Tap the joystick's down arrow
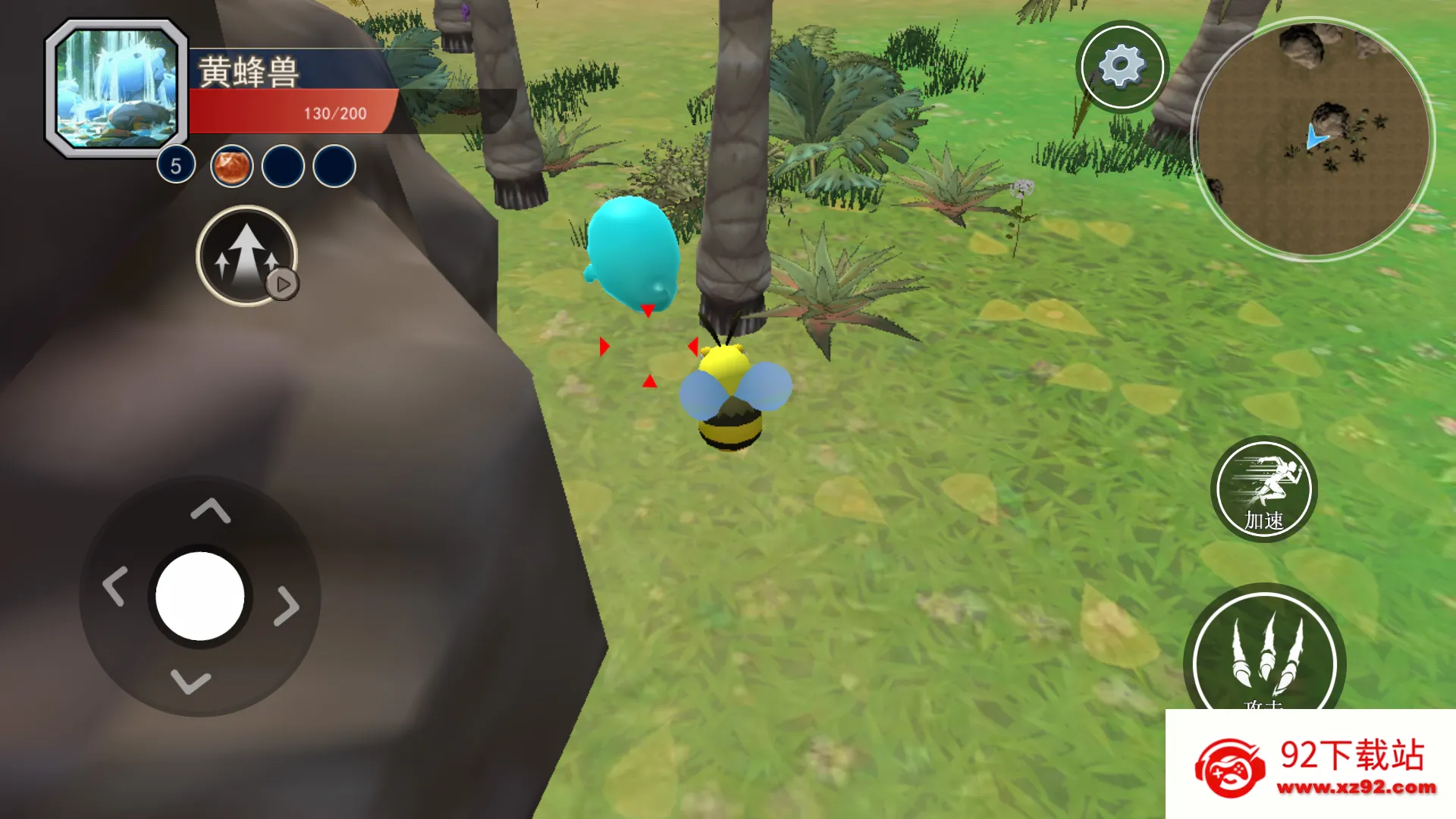Viewport: 1456px width, 819px height. tap(190, 681)
